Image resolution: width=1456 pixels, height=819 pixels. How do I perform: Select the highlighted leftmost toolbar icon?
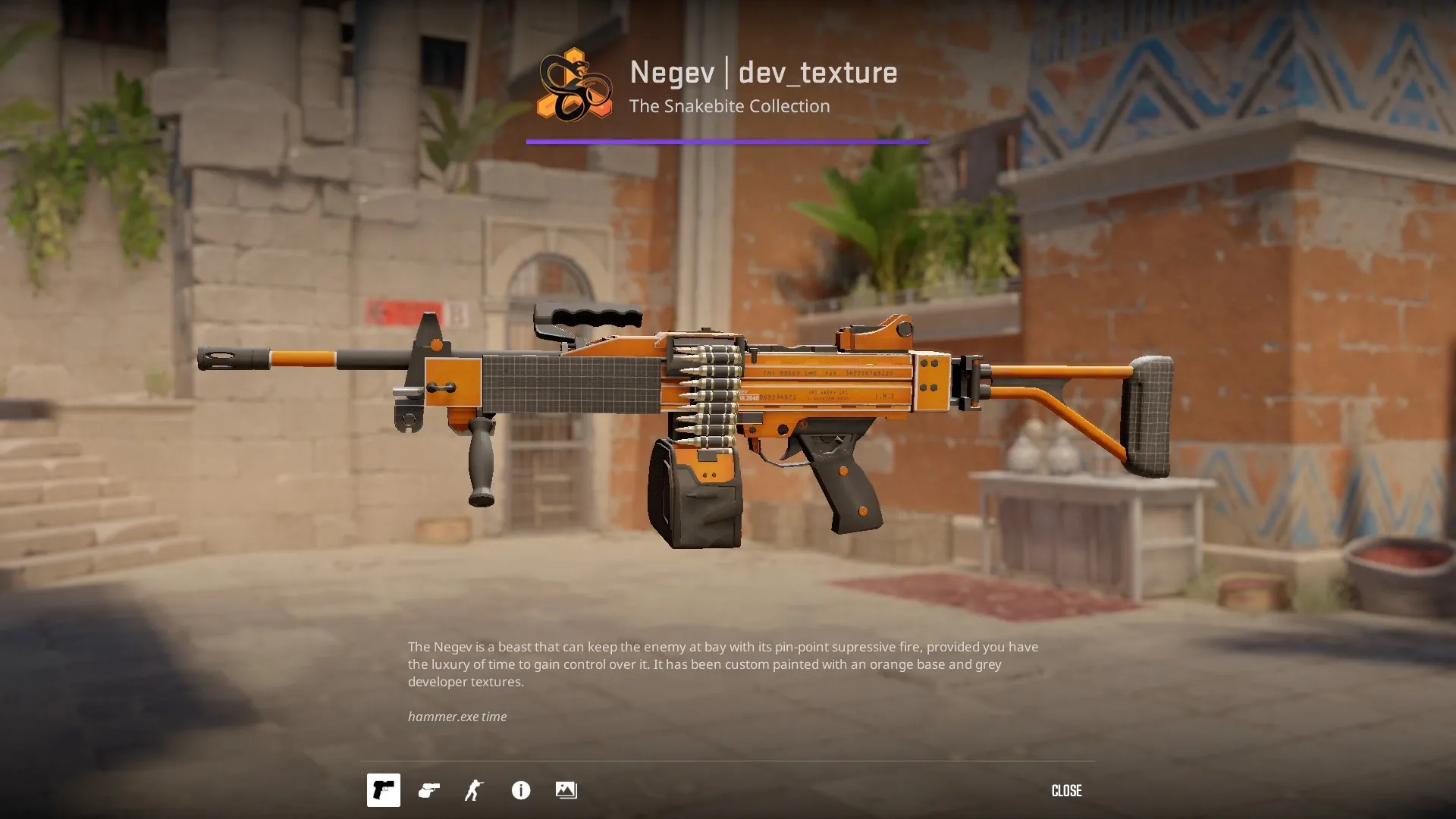(383, 791)
